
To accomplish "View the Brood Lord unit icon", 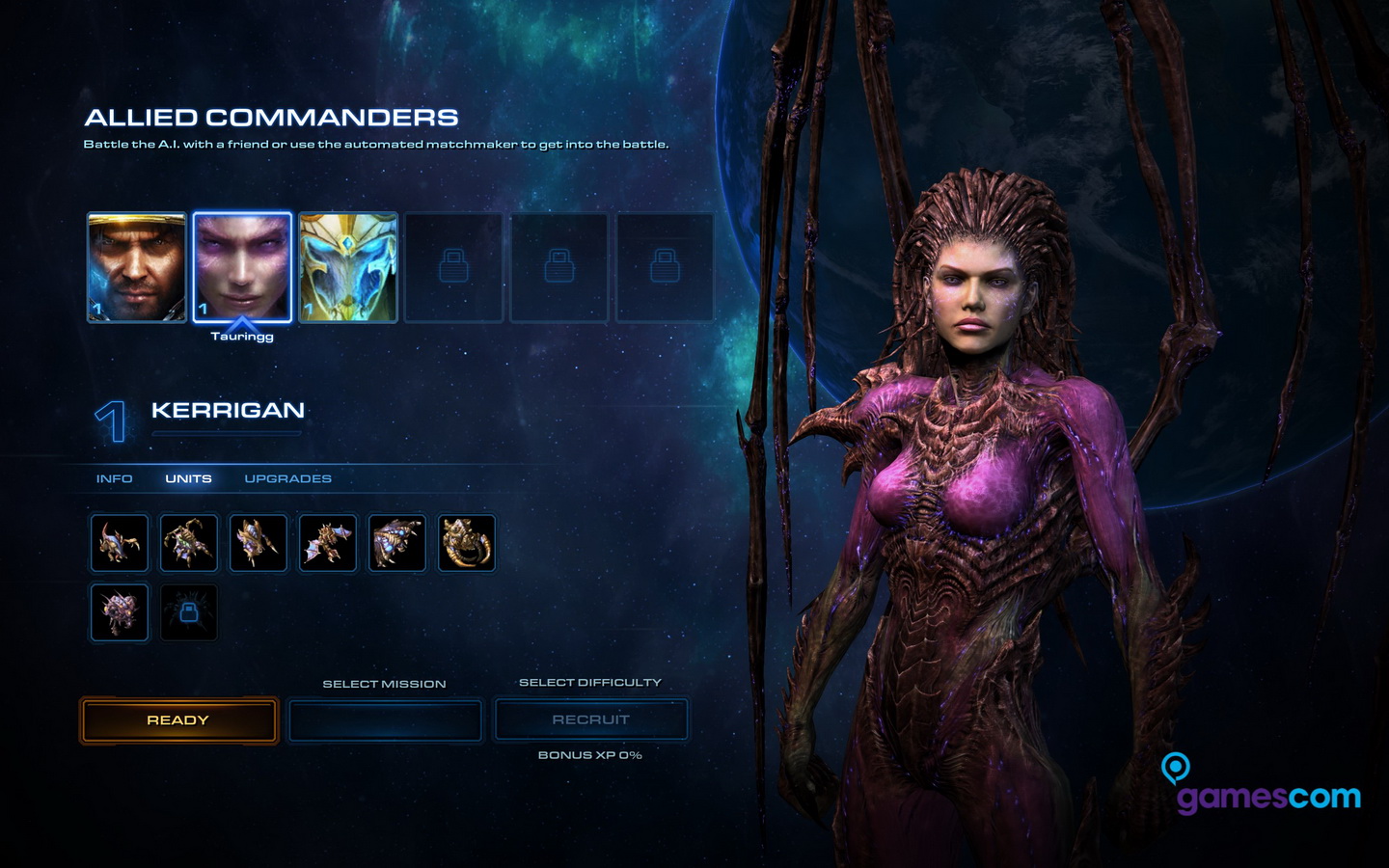I will (397, 543).
